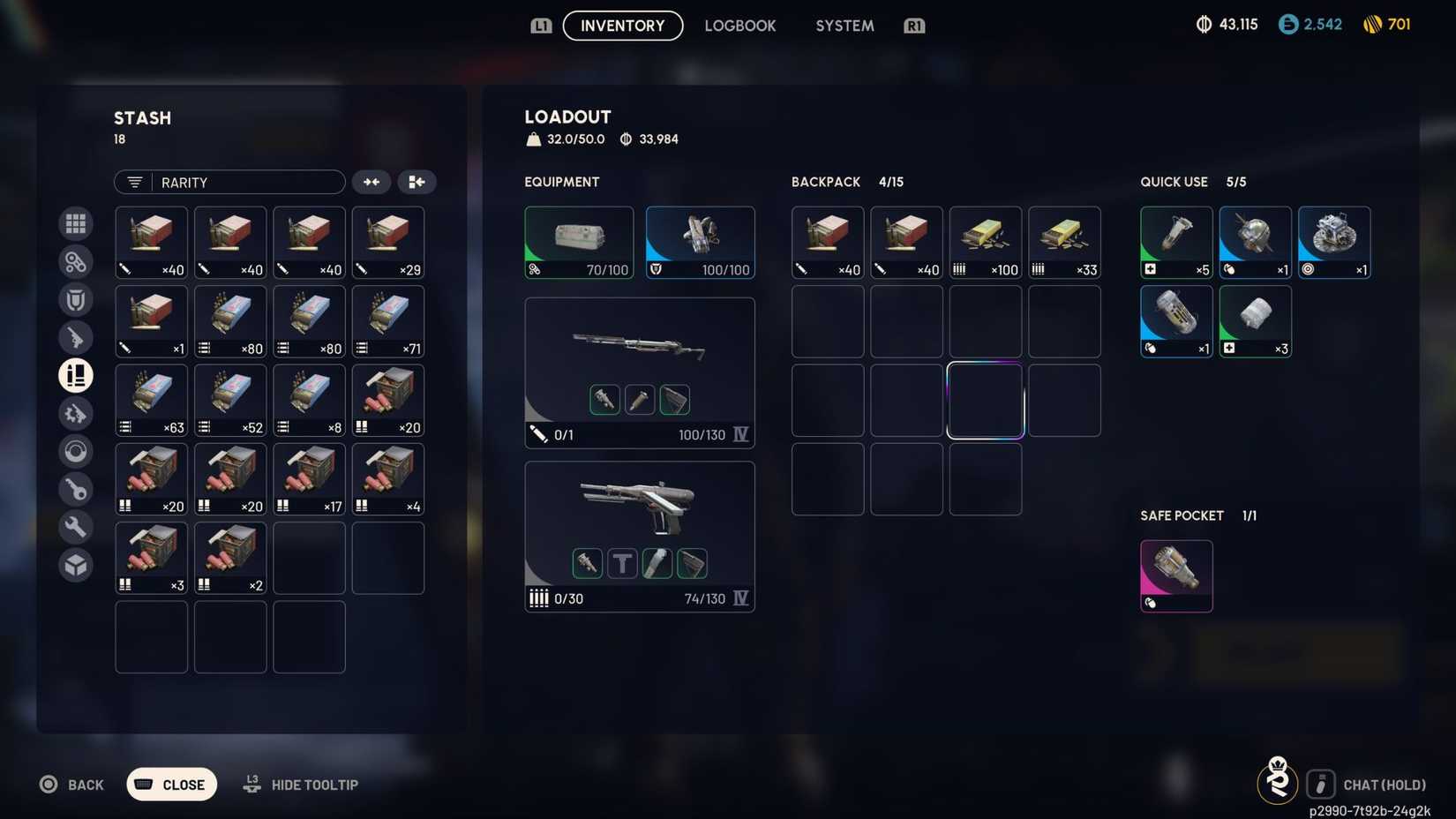Viewport: 1456px width, 819px height.
Task: Select the safe pocket item
Action: [1176, 576]
